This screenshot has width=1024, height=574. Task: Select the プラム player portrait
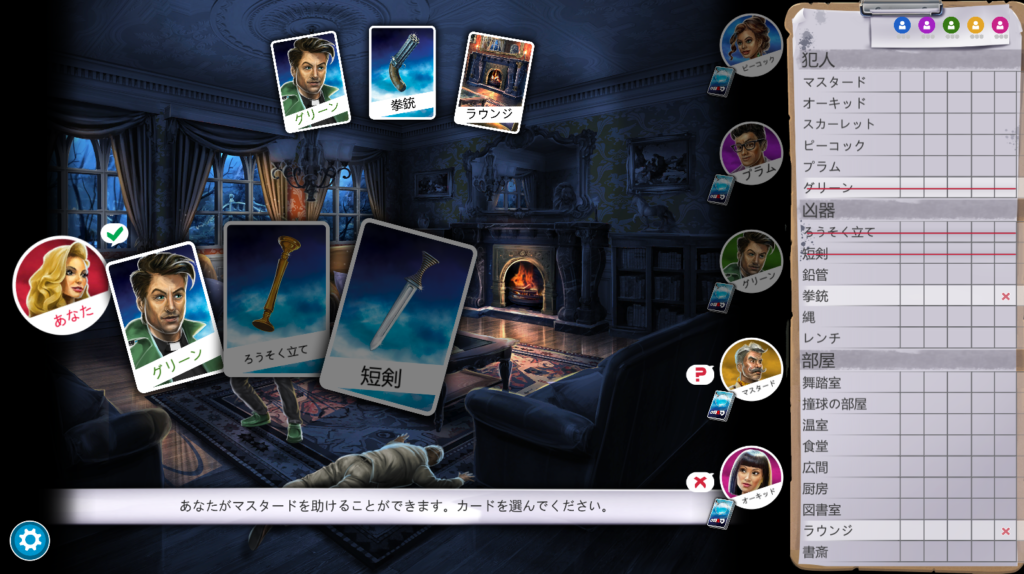point(751,151)
